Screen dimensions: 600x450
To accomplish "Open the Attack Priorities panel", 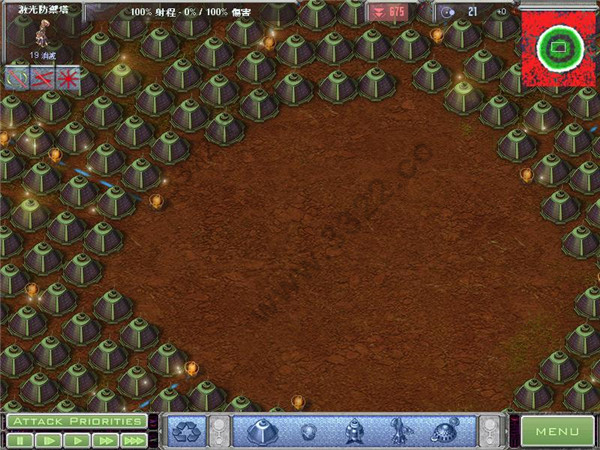I will click(x=75, y=421).
